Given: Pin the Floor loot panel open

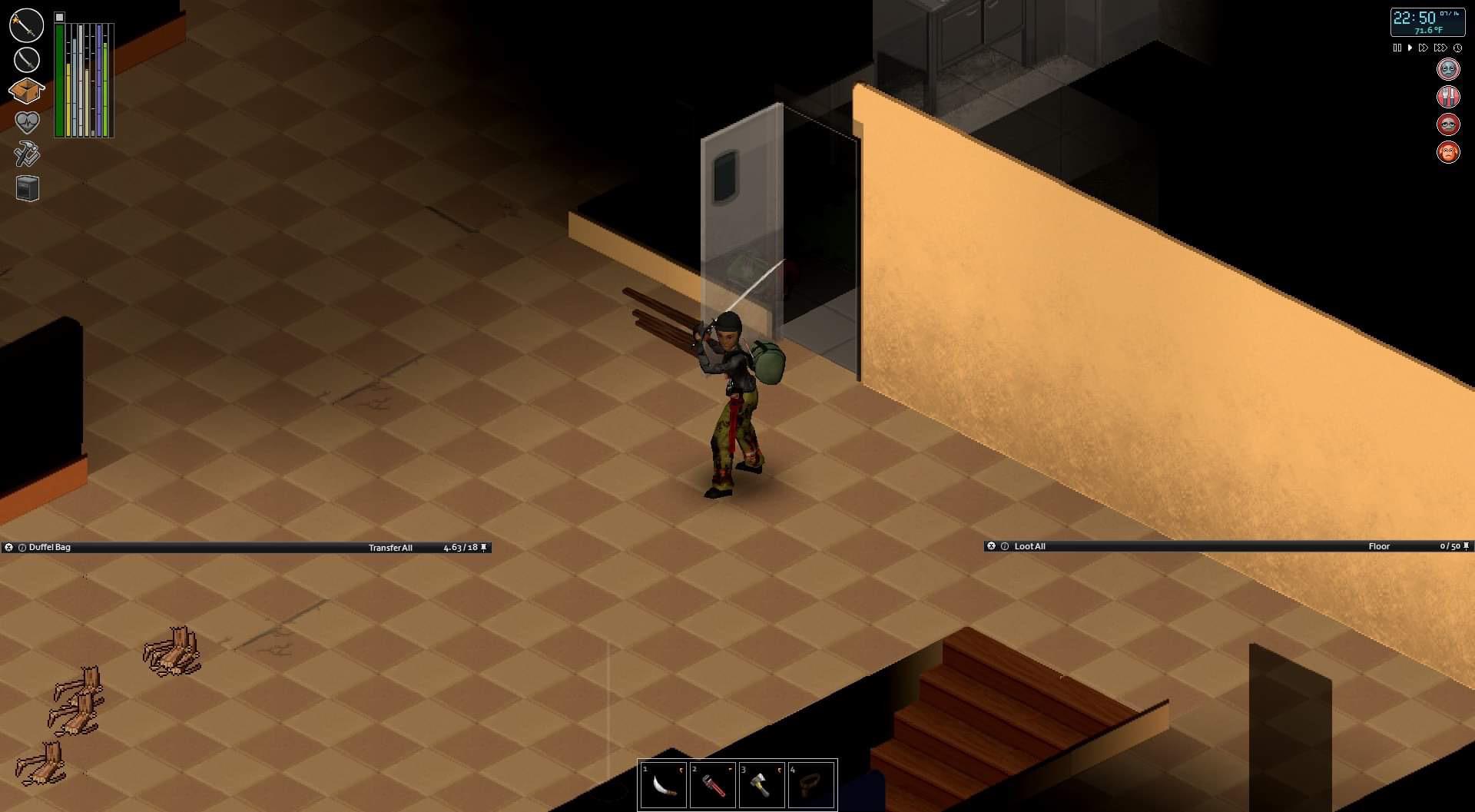Looking at the screenshot, I should 1466,546.
